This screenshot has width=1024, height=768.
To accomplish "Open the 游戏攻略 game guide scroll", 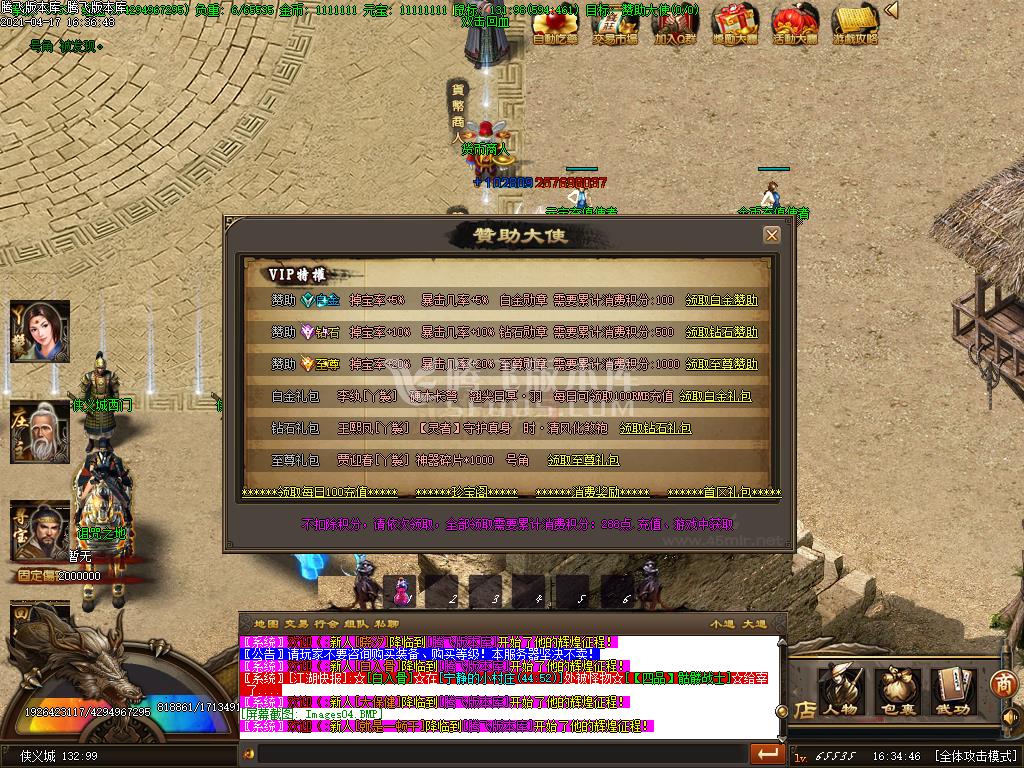I will [855, 24].
